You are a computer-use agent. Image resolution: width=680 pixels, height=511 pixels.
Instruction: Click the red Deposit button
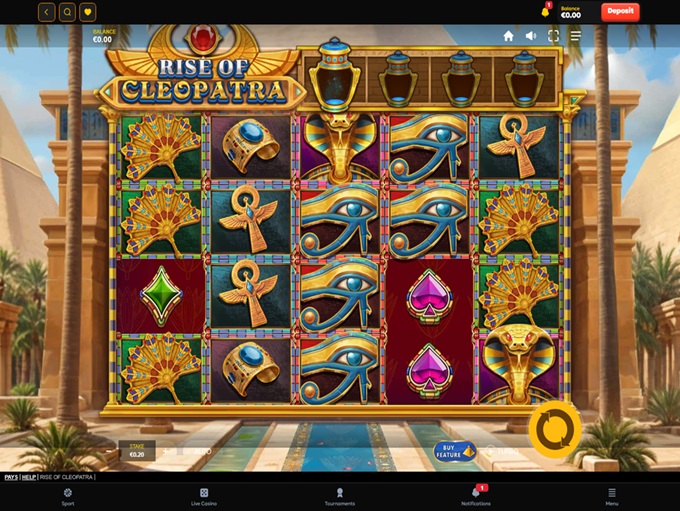pos(620,12)
